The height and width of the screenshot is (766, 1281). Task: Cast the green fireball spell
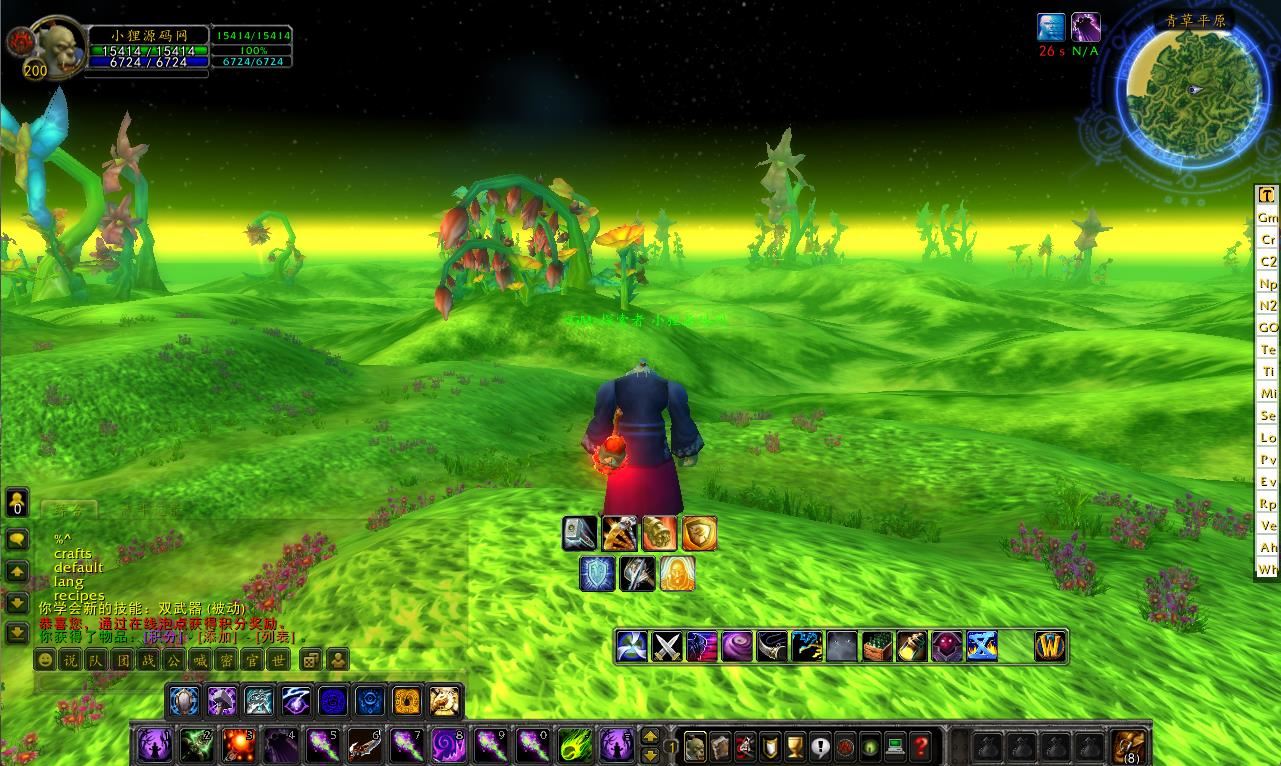(574, 746)
